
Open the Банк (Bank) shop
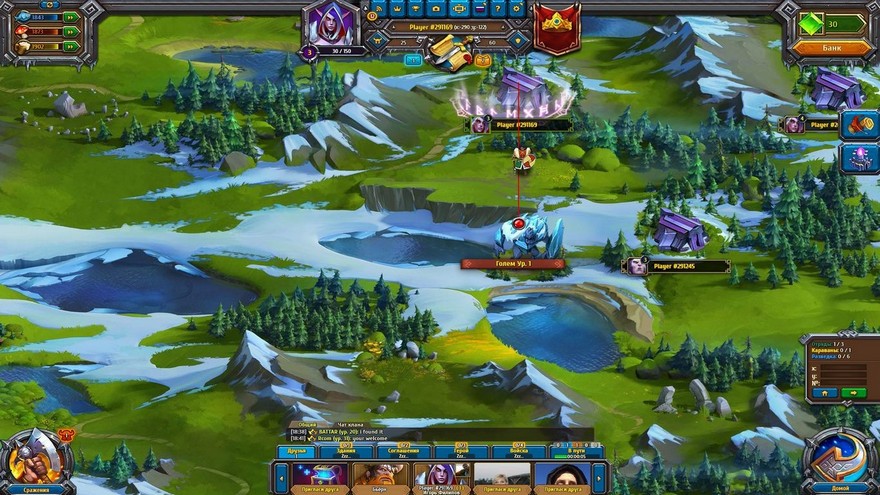[x=831, y=47]
